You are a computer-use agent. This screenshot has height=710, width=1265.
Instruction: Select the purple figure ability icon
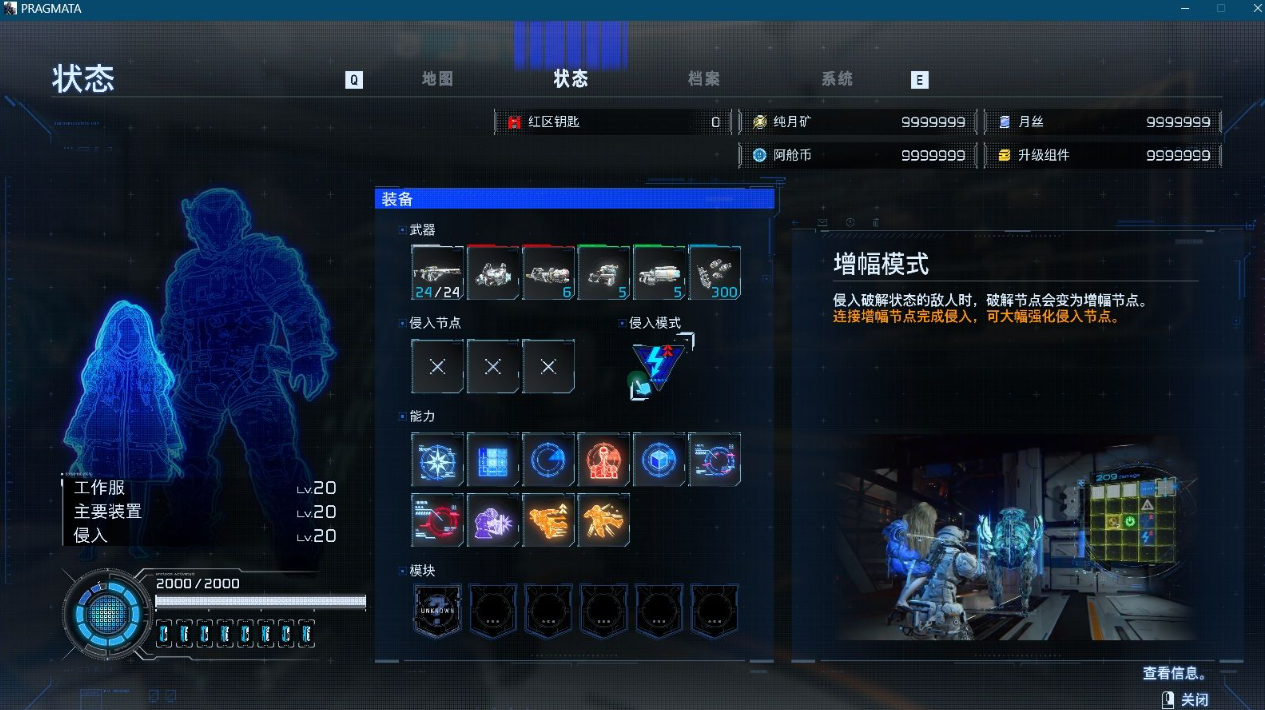click(x=493, y=520)
